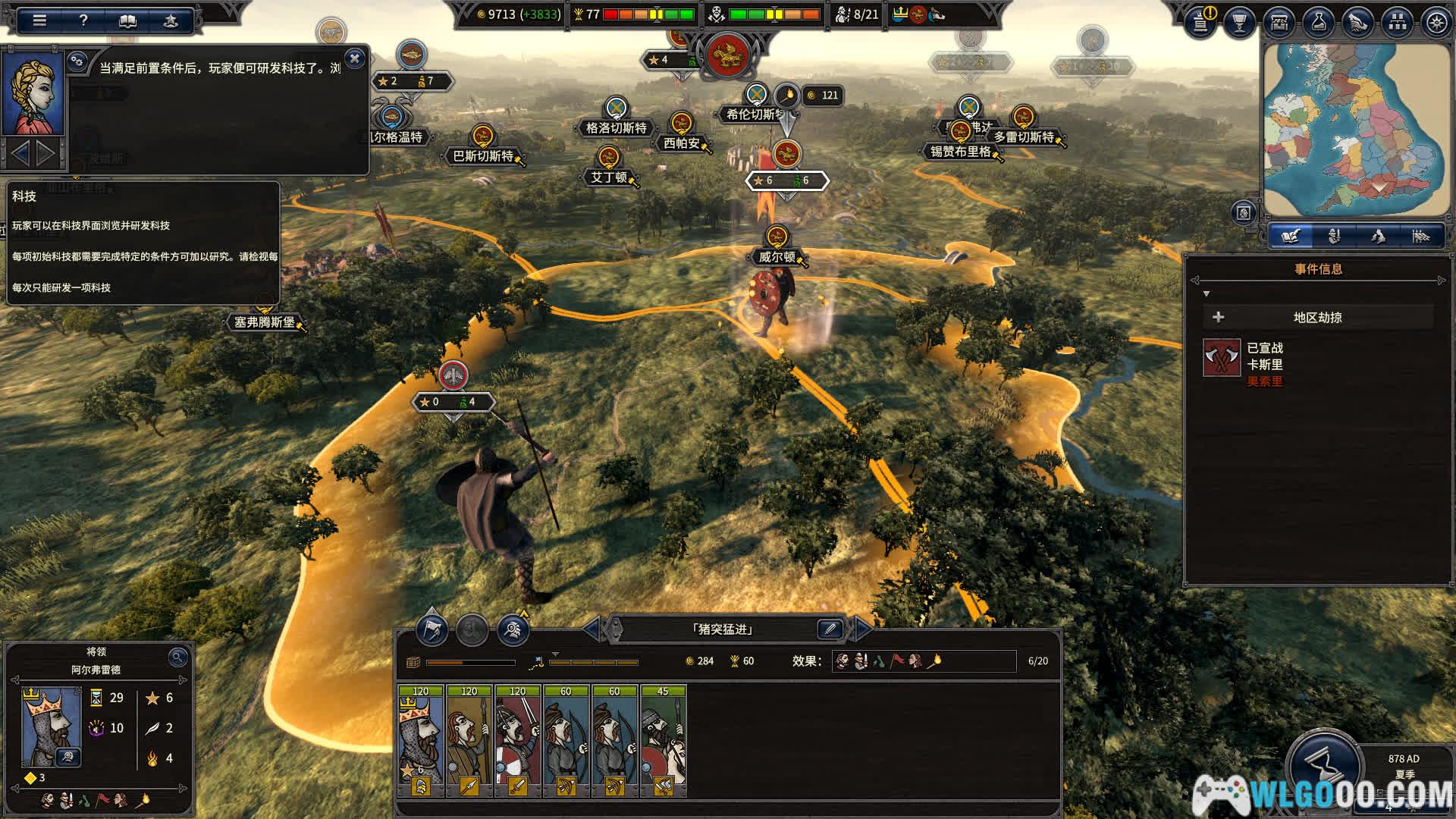Open the technology flask panel
Screen dimensions: 1456x819
pyautogui.click(x=1318, y=23)
